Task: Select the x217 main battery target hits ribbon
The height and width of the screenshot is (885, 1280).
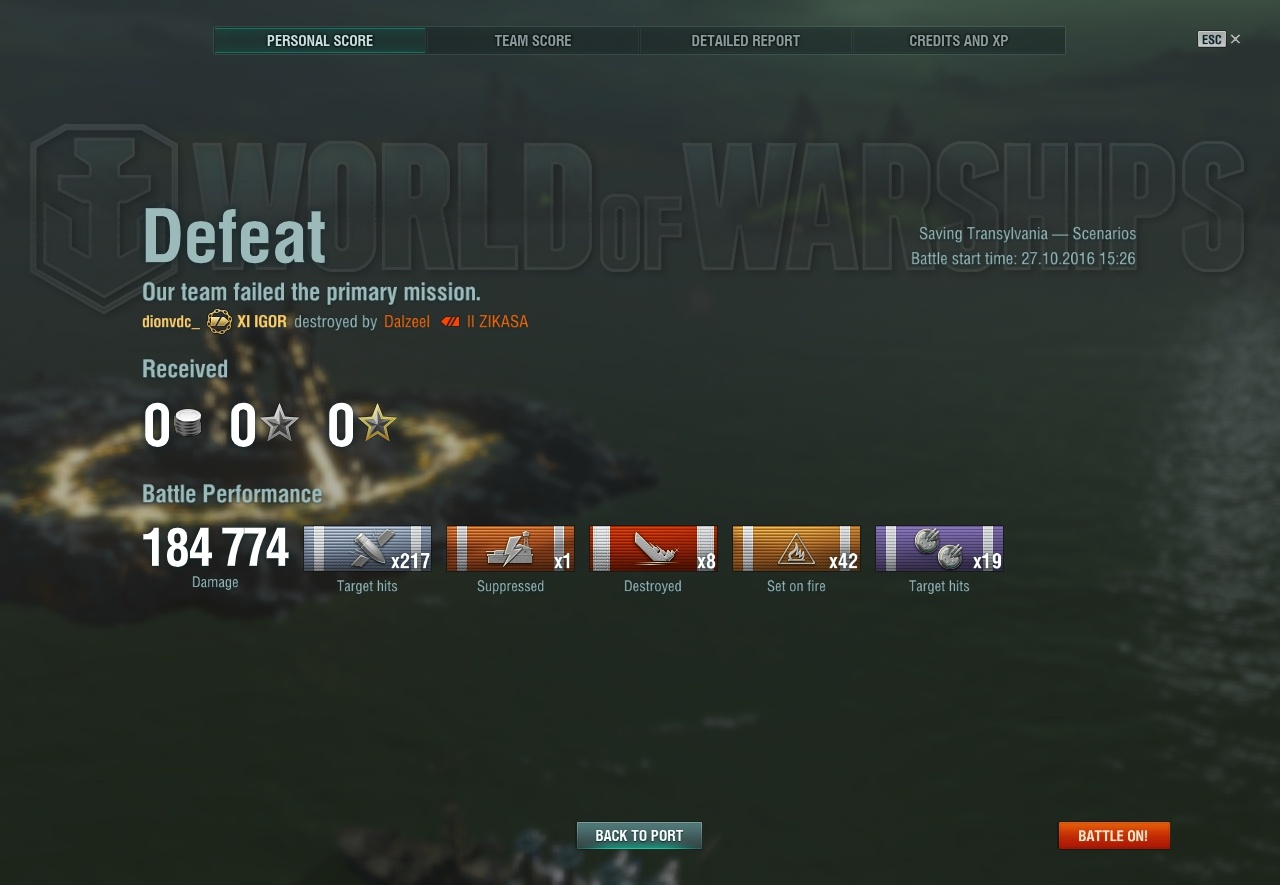Action: [x=367, y=549]
